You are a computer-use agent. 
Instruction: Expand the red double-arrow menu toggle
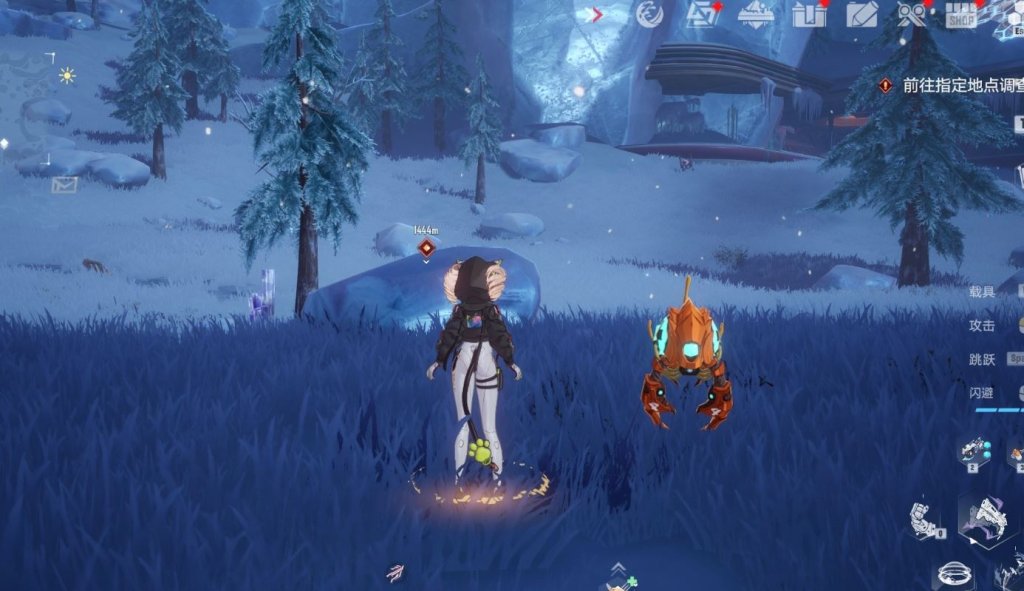click(597, 15)
